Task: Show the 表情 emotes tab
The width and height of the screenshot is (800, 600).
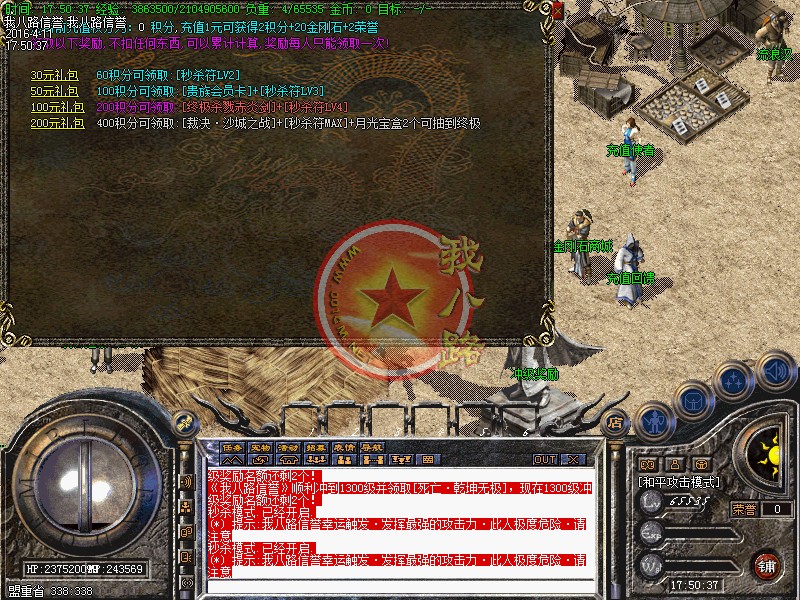Action: [344, 447]
